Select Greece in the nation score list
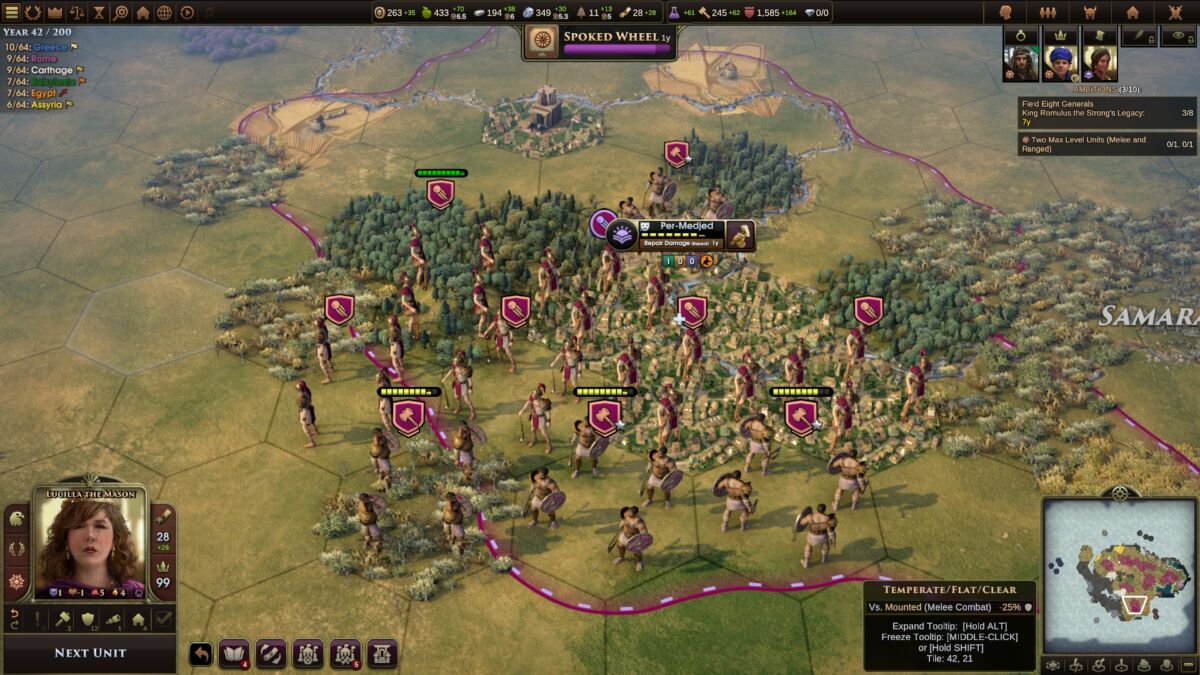1200x675 pixels. (x=50, y=47)
